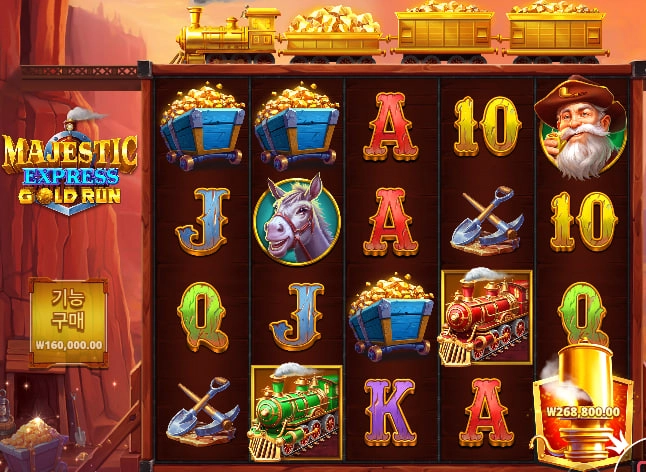Open the 기능 구매 feature buy button
Viewport: 646px width, 472px height.
pos(67,314)
